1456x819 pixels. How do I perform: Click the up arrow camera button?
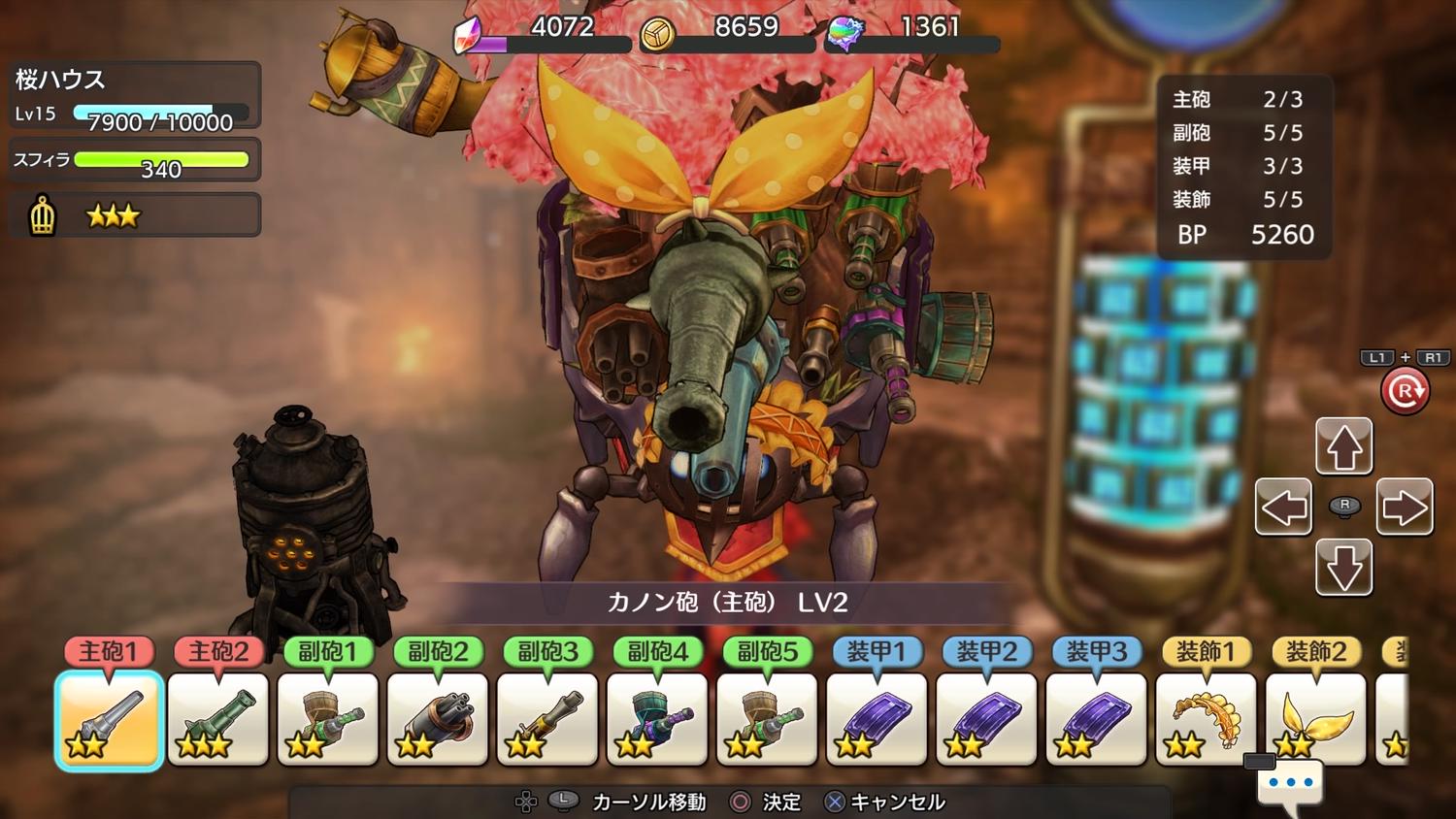pos(1344,446)
